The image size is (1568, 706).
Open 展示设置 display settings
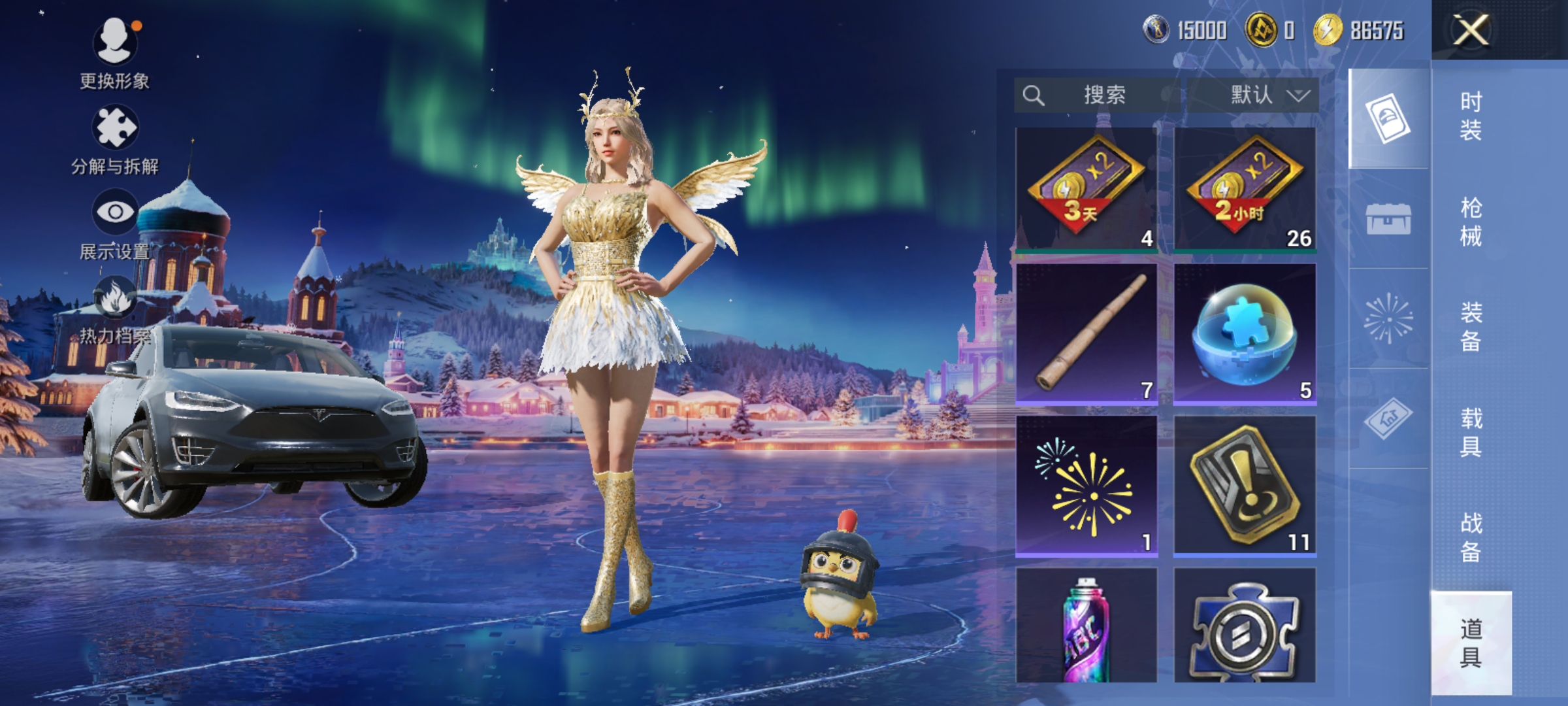click(115, 224)
